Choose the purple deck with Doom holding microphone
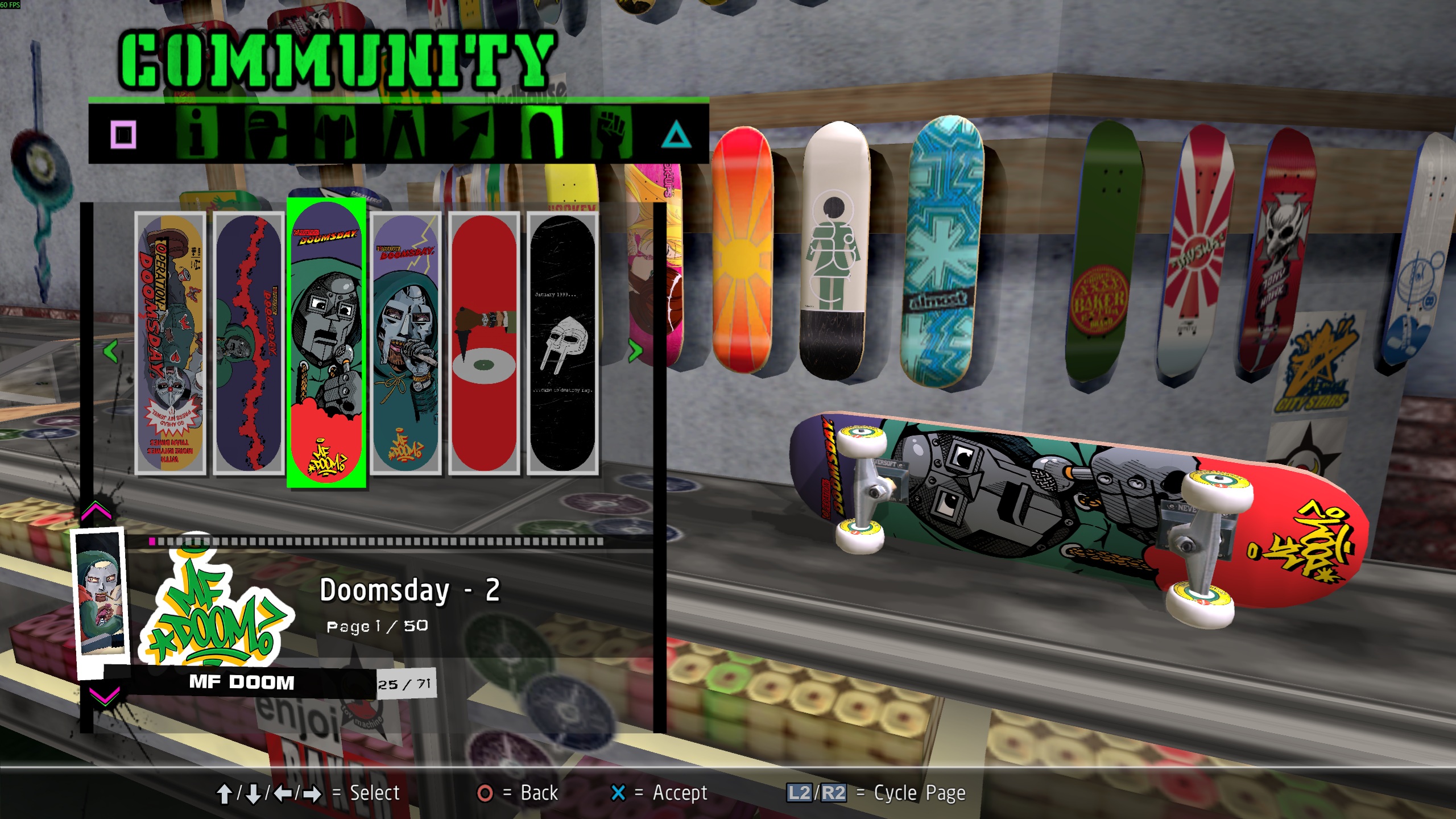The image size is (1456, 819). coord(406,343)
